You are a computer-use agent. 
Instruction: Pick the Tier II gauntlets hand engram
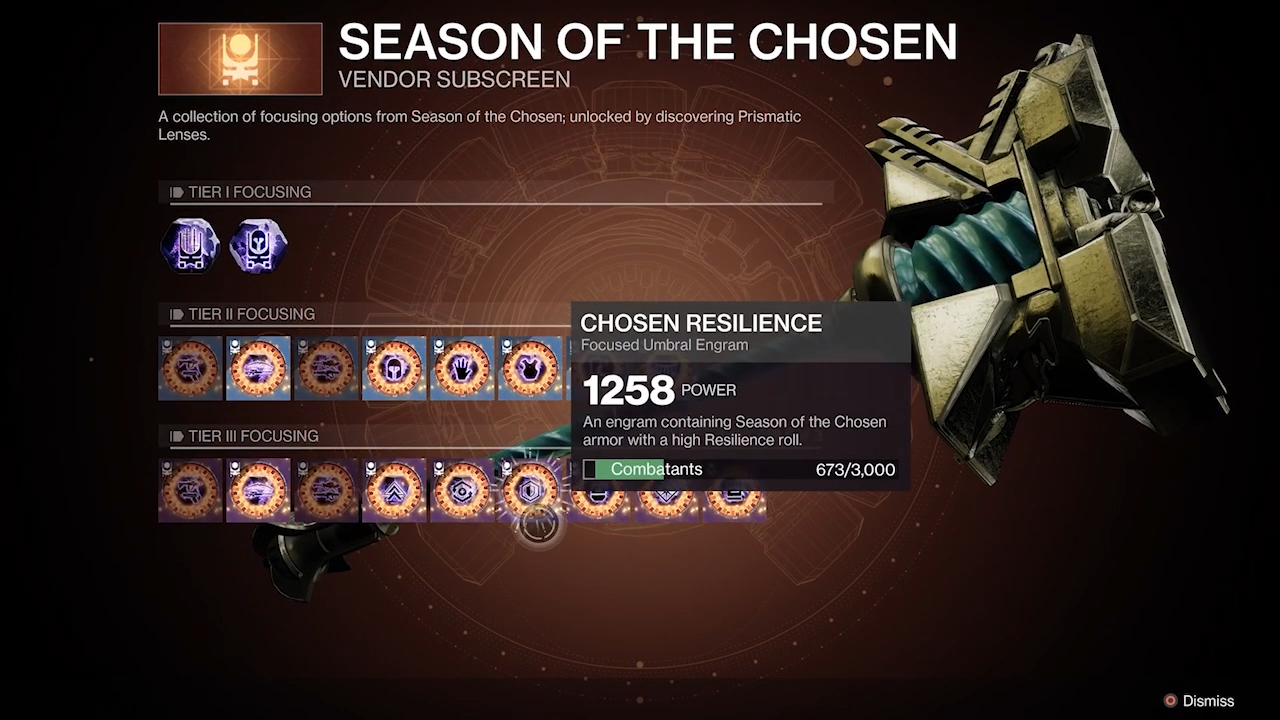(462, 368)
